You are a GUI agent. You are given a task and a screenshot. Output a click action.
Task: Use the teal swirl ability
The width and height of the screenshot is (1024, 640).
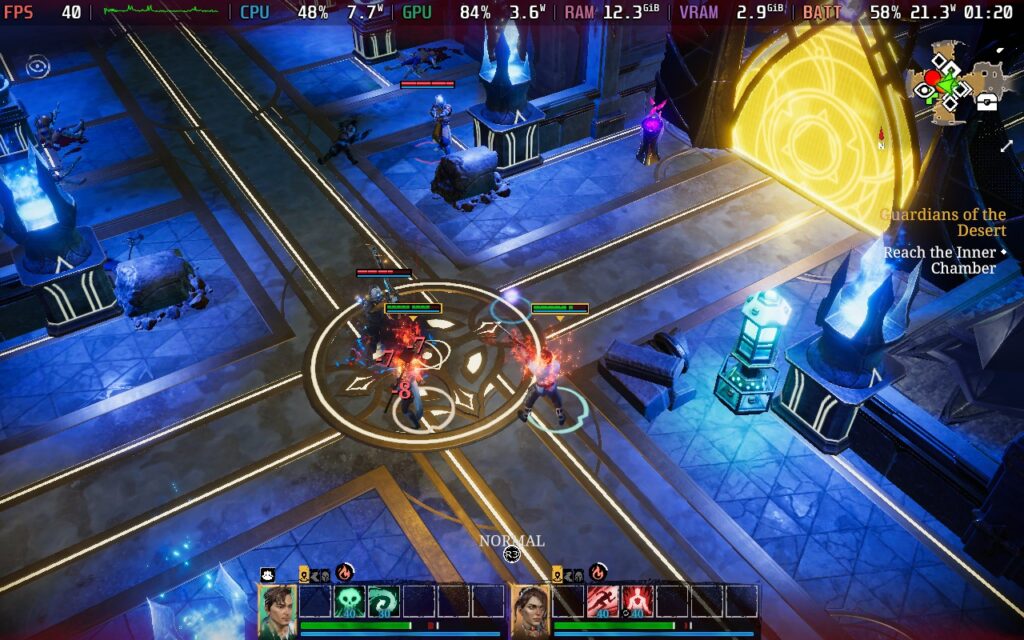tap(382, 601)
